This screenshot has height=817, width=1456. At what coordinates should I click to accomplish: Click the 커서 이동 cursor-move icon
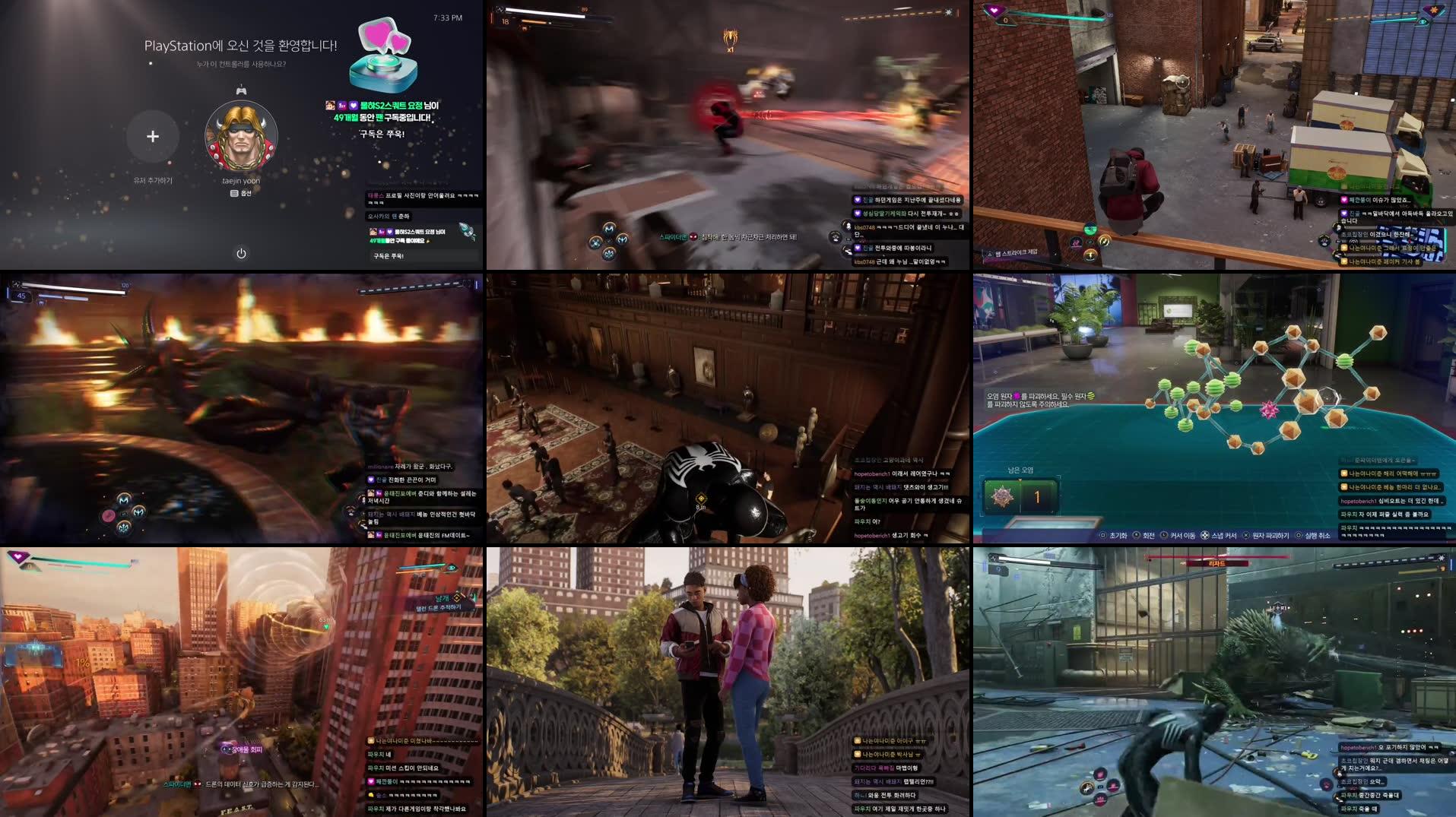[x=1163, y=534]
